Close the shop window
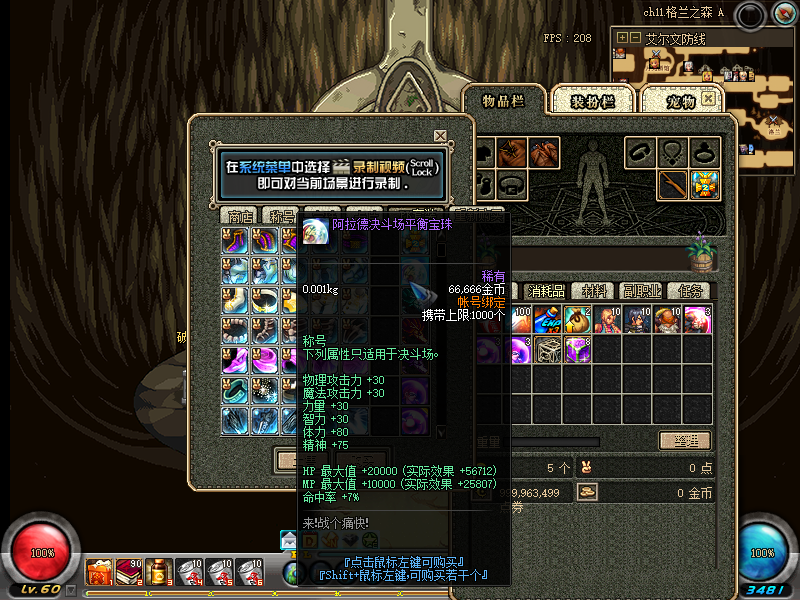 (x=440, y=136)
